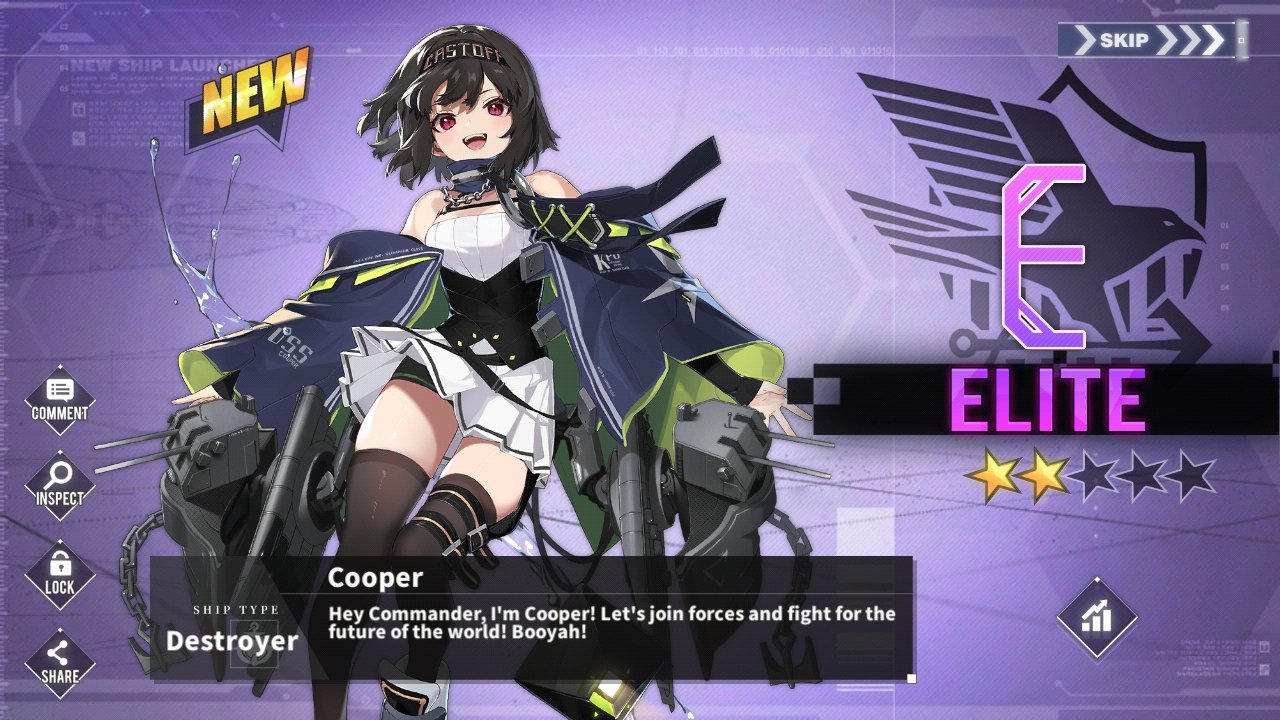Open the Comment section
The width and height of the screenshot is (1280, 720).
tap(60, 399)
